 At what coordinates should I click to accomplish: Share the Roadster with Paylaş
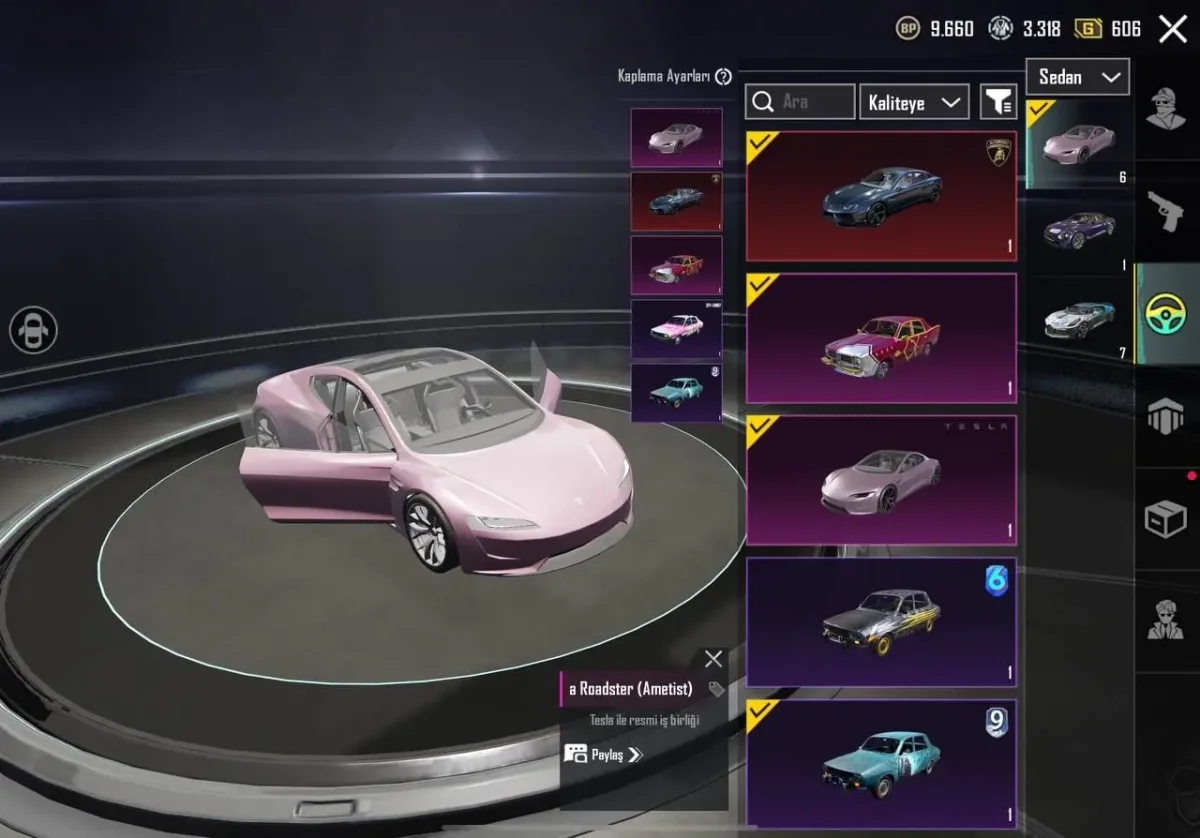pyautogui.click(x=602, y=754)
